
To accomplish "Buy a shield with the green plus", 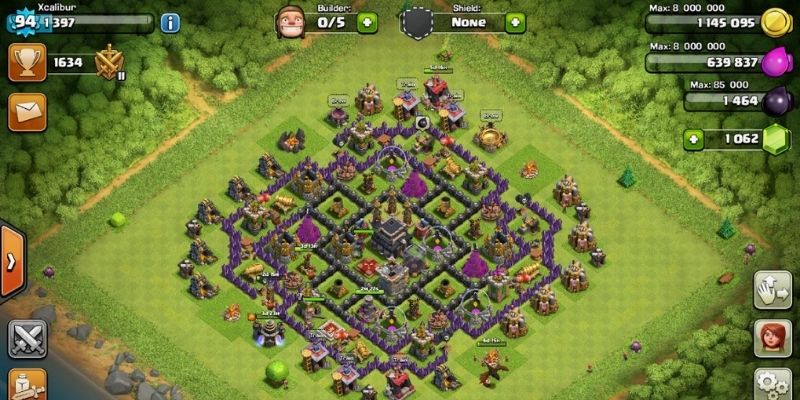I will click(x=516, y=21).
